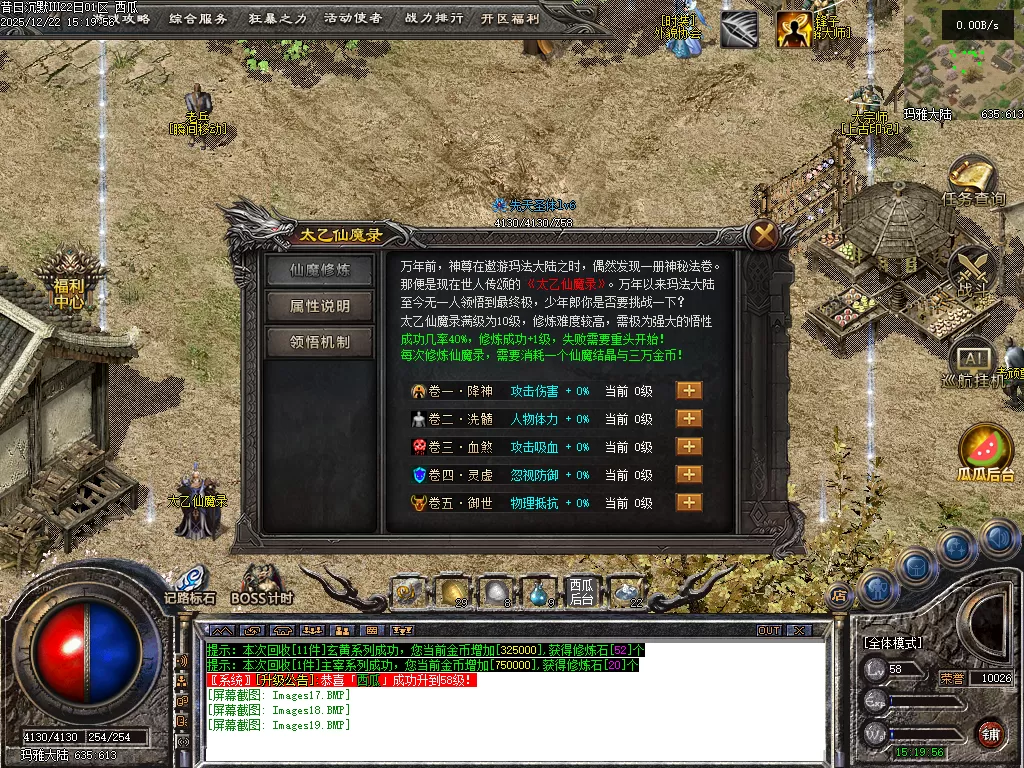
Task: Raise 卷五·御世 via its plus button
Action: coord(689,503)
